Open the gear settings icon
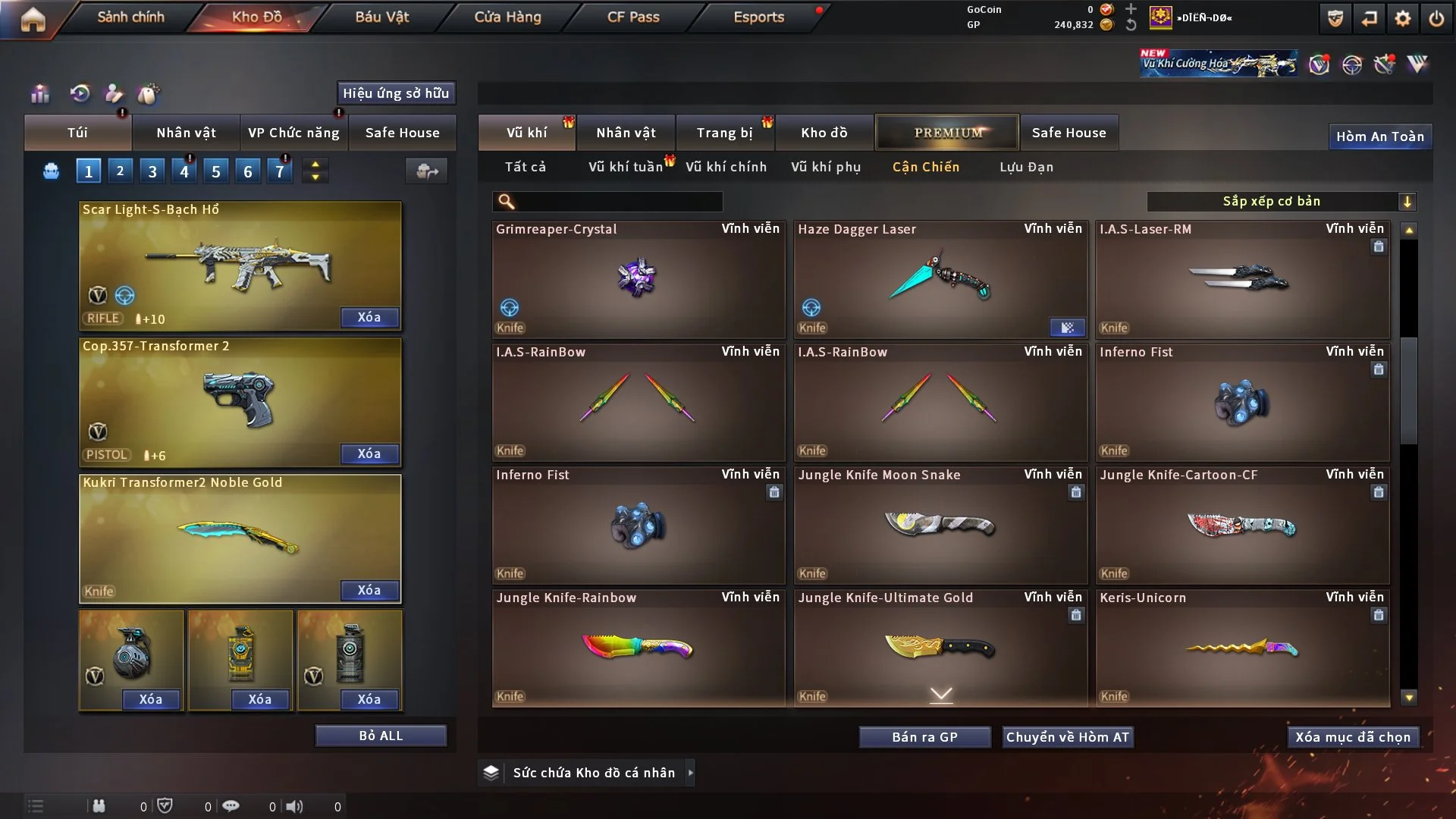Image resolution: width=1456 pixels, height=819 pixels. point(1402,18)
